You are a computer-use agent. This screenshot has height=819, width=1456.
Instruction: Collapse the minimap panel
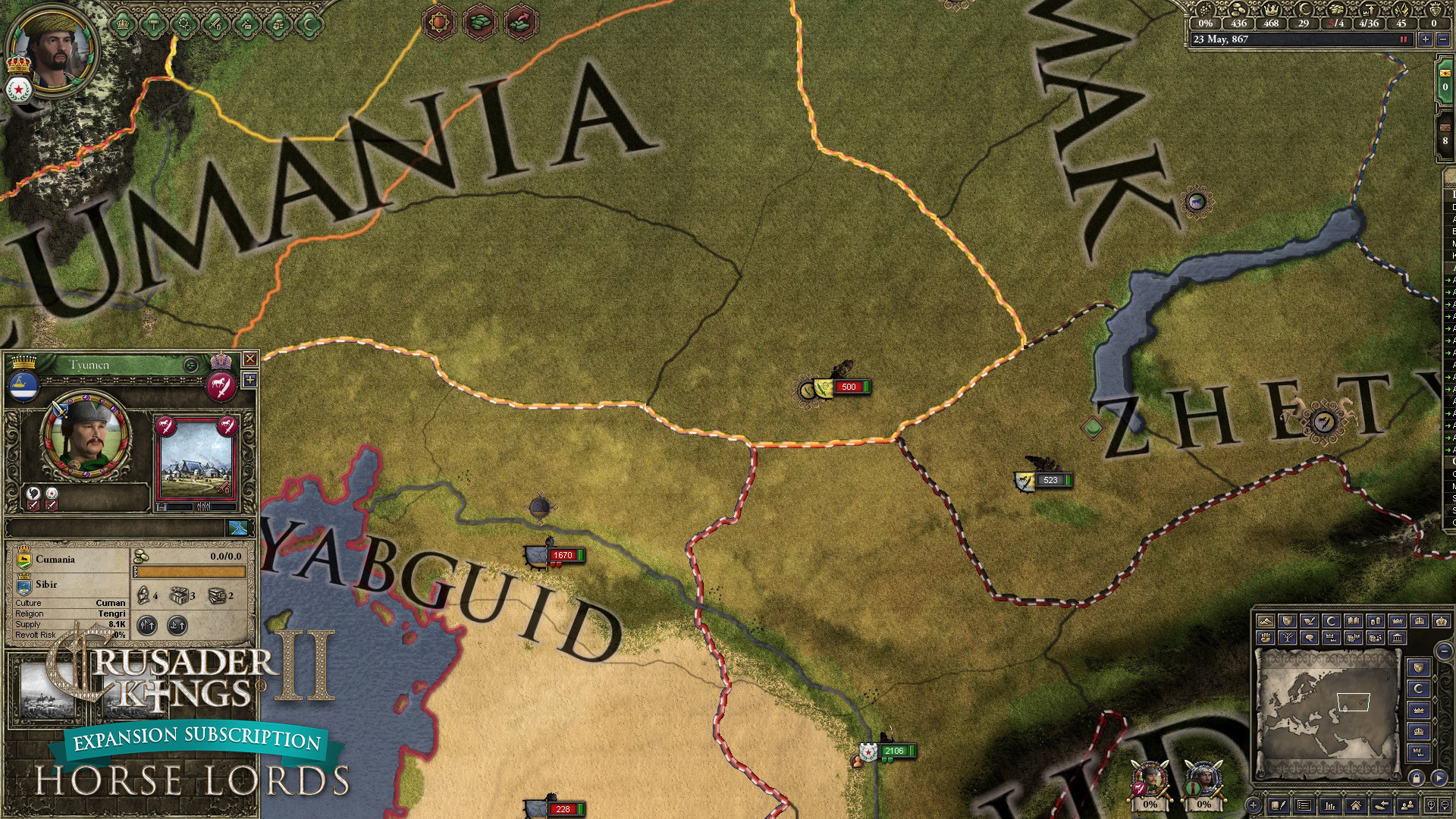click(1443, 651)
